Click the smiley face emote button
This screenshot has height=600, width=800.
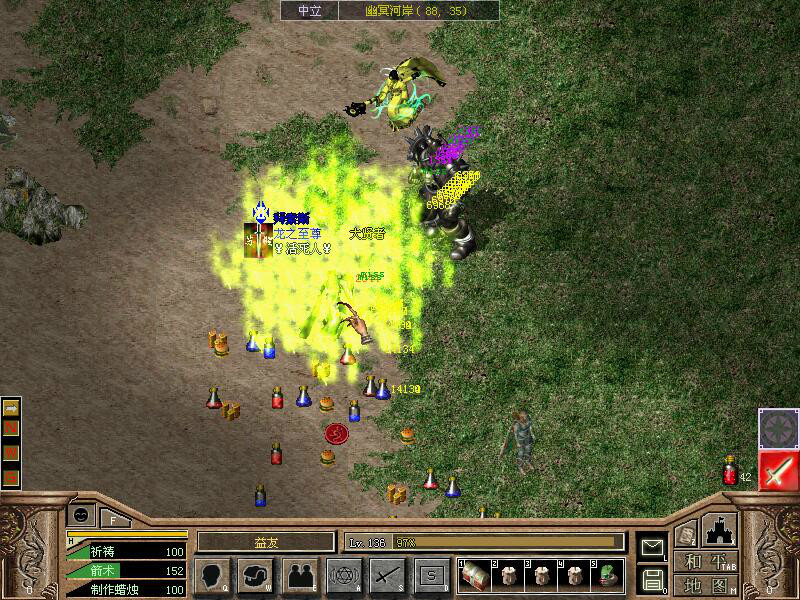click(80, 515)
